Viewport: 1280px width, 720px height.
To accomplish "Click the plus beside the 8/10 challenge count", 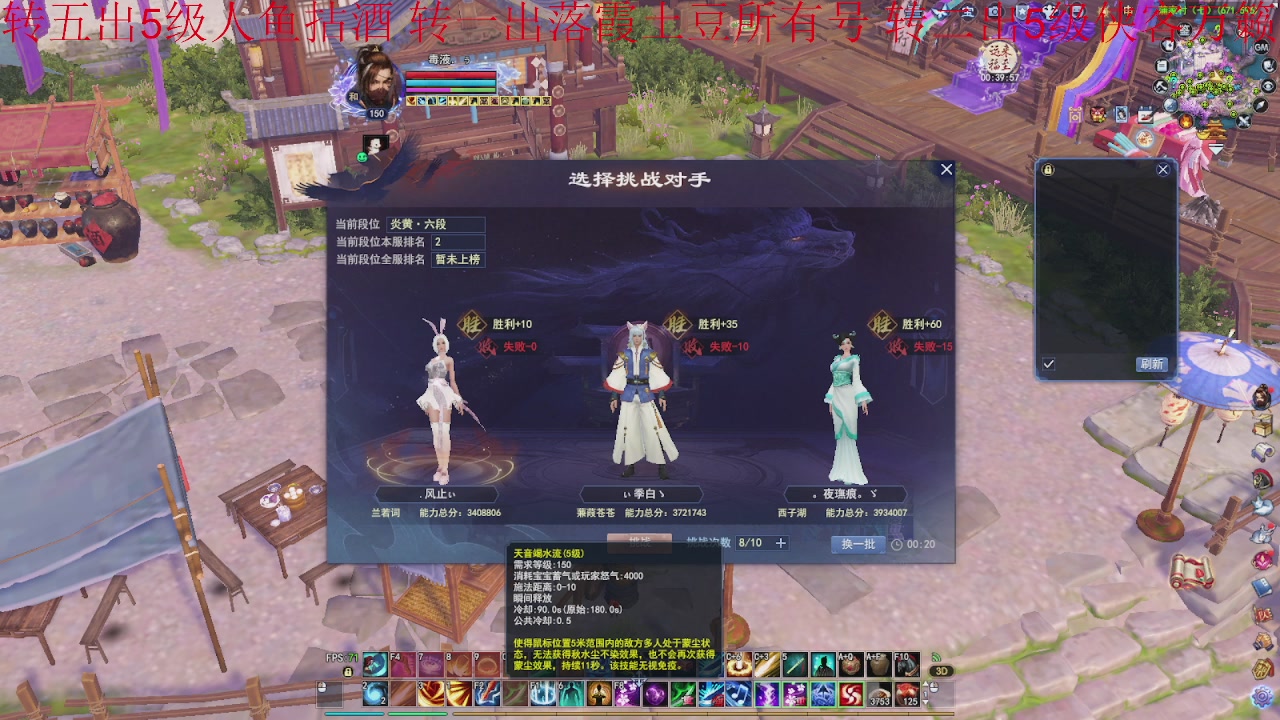I will pyautogui.click(x=781, y=542).
